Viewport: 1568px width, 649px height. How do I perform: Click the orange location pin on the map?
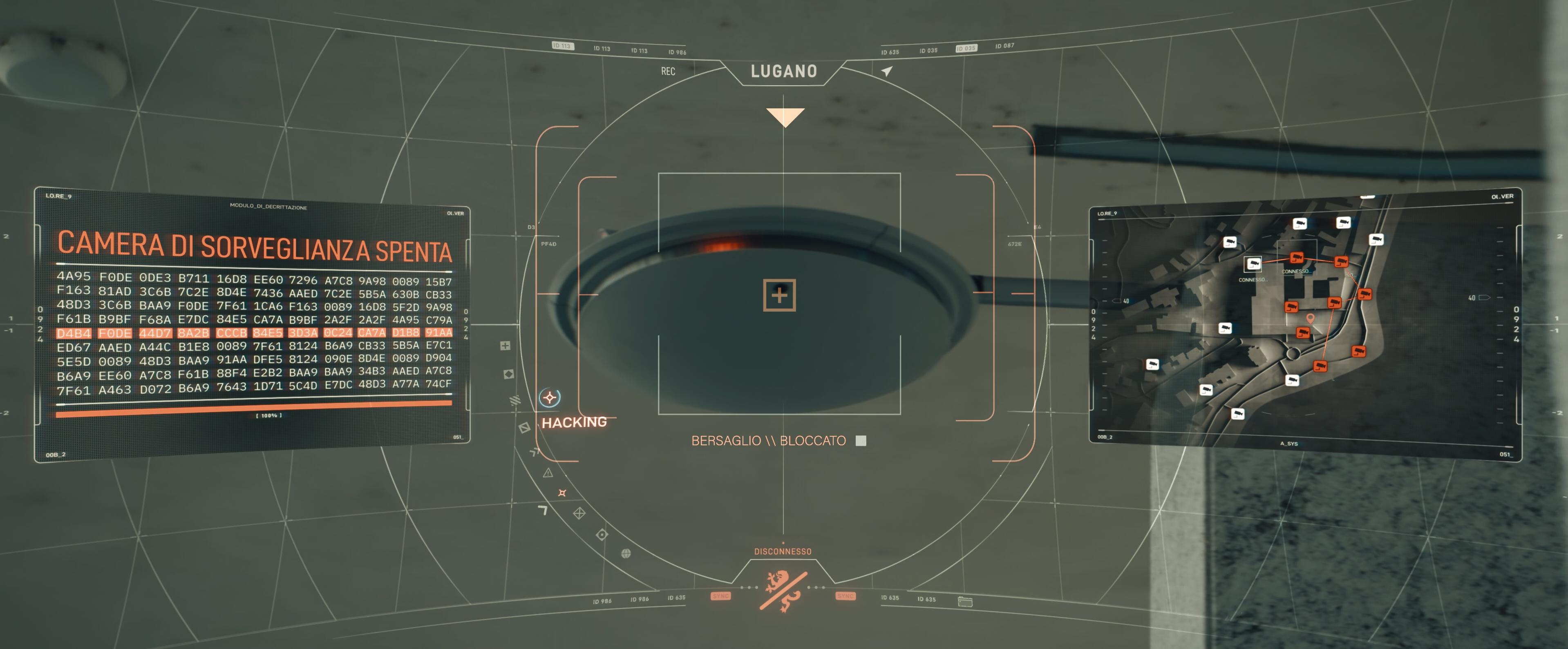[x=1310, y=318]
